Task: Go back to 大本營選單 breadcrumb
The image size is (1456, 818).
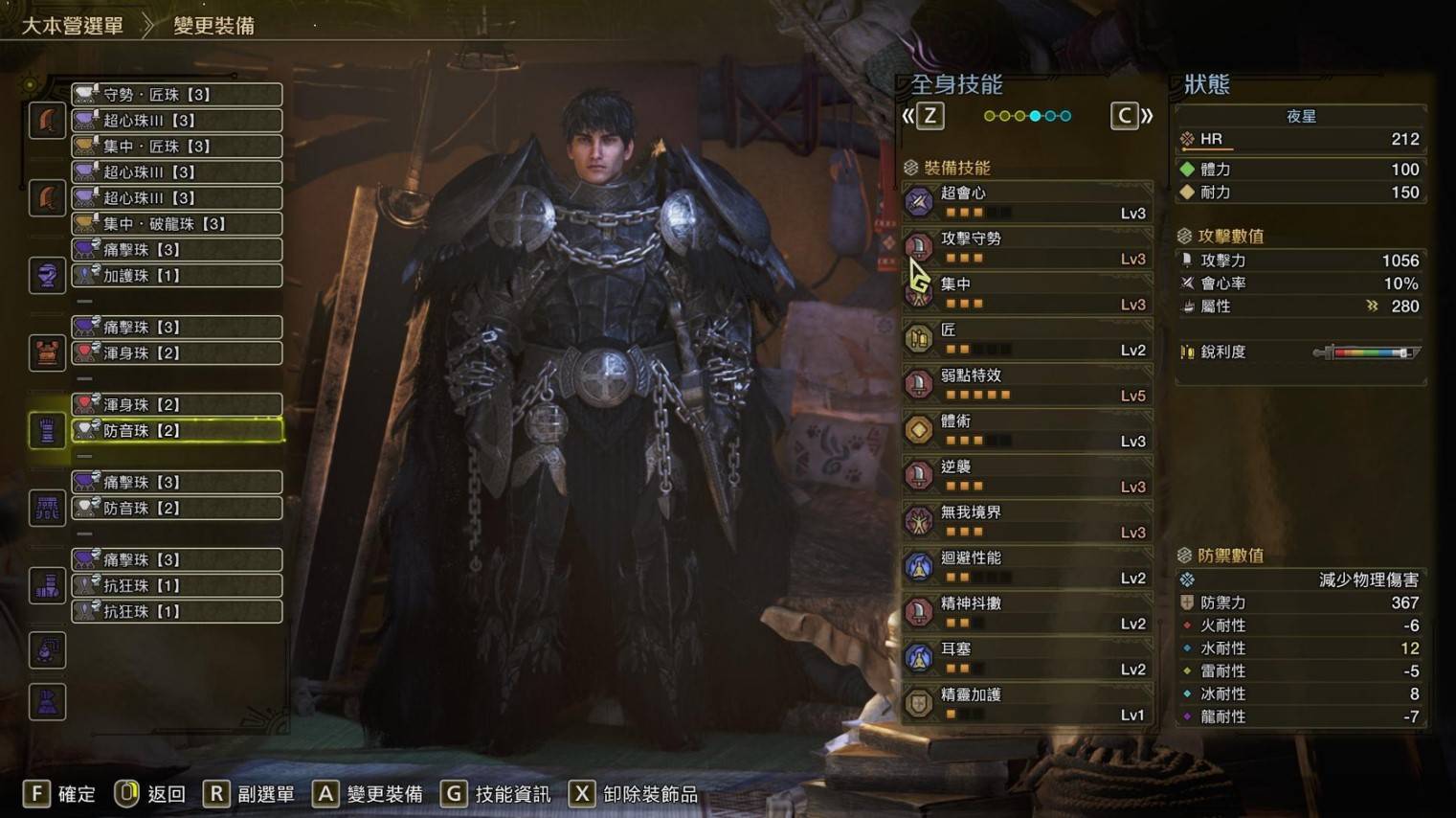Action: (x=73, y=26)
